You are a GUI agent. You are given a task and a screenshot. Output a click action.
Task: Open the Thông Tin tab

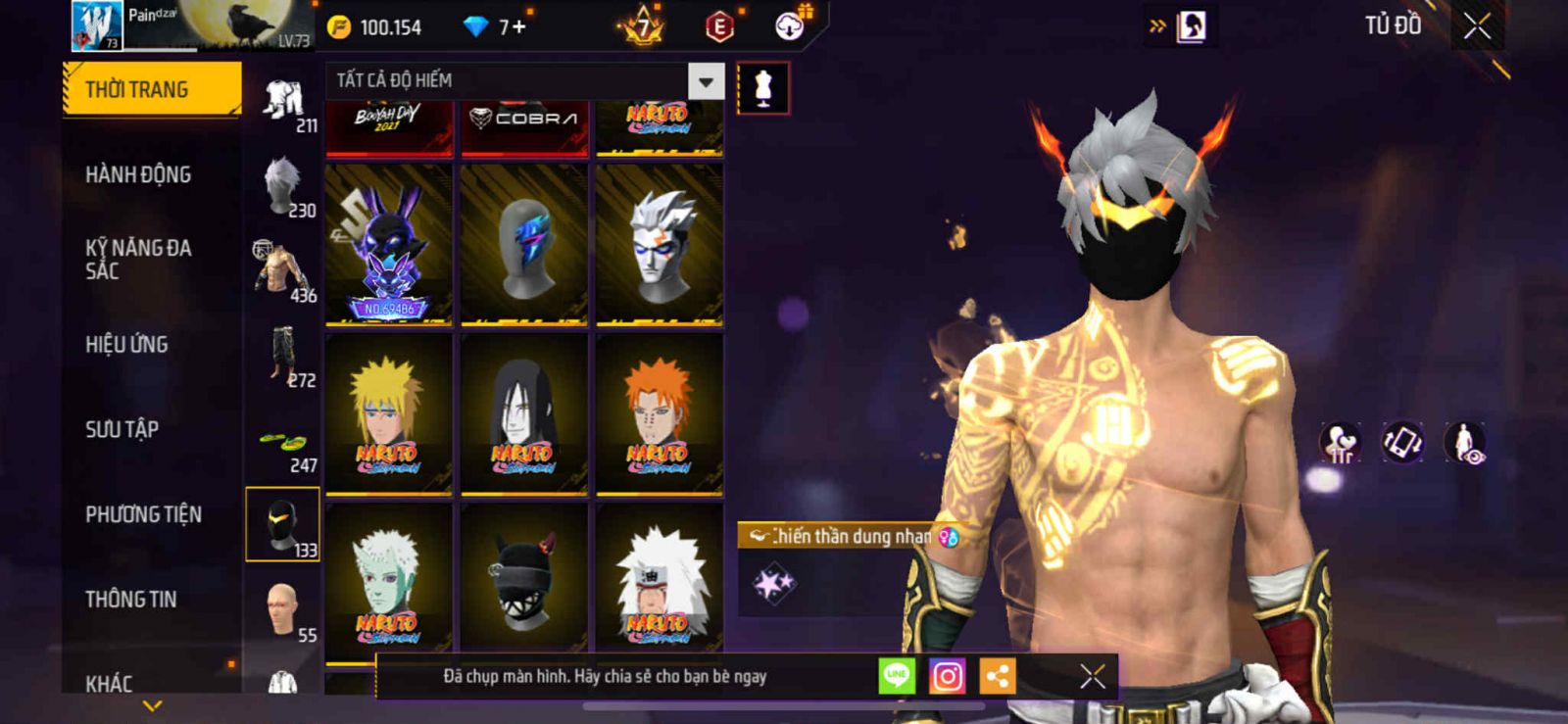coord(130,599)
